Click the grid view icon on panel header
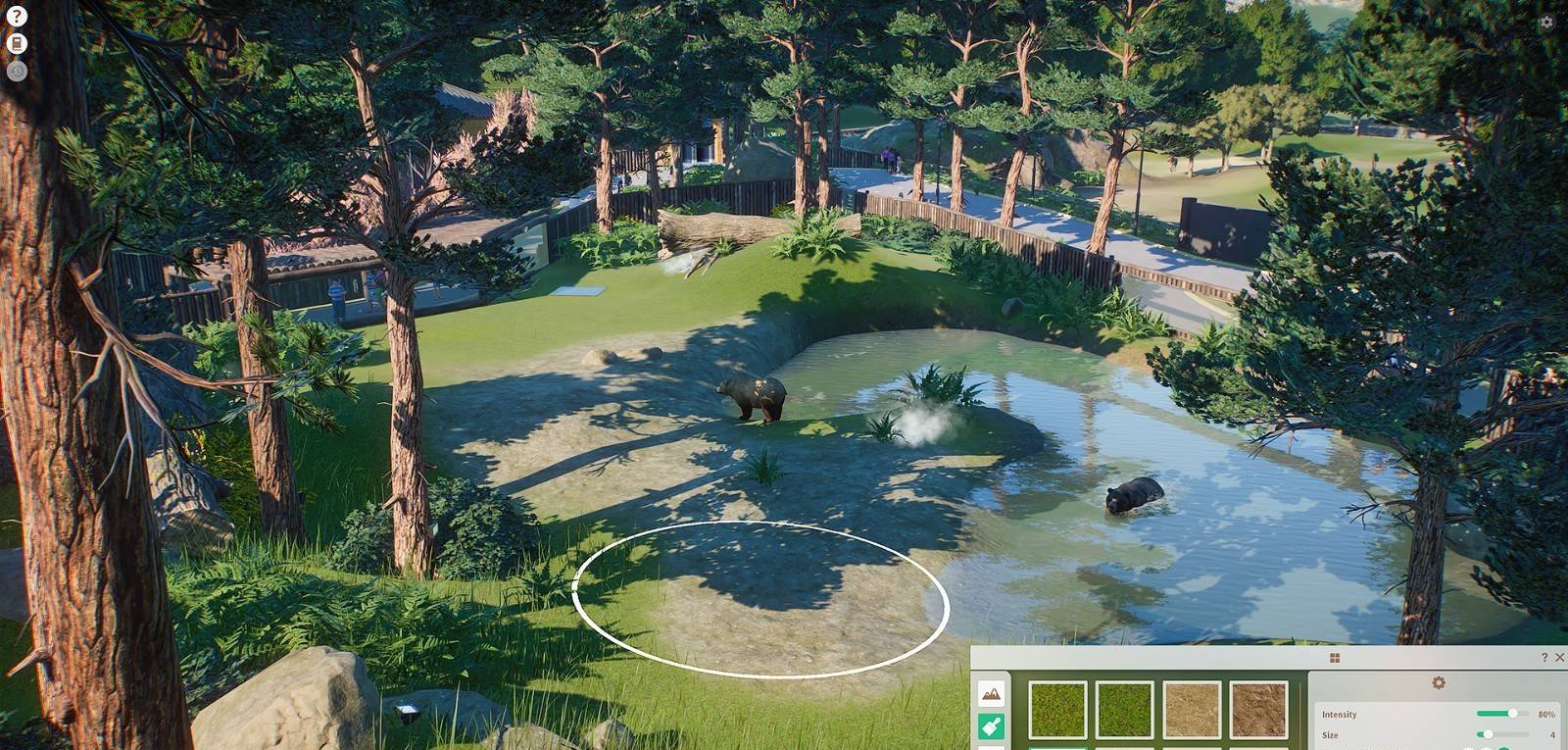 click(1335, 659)
